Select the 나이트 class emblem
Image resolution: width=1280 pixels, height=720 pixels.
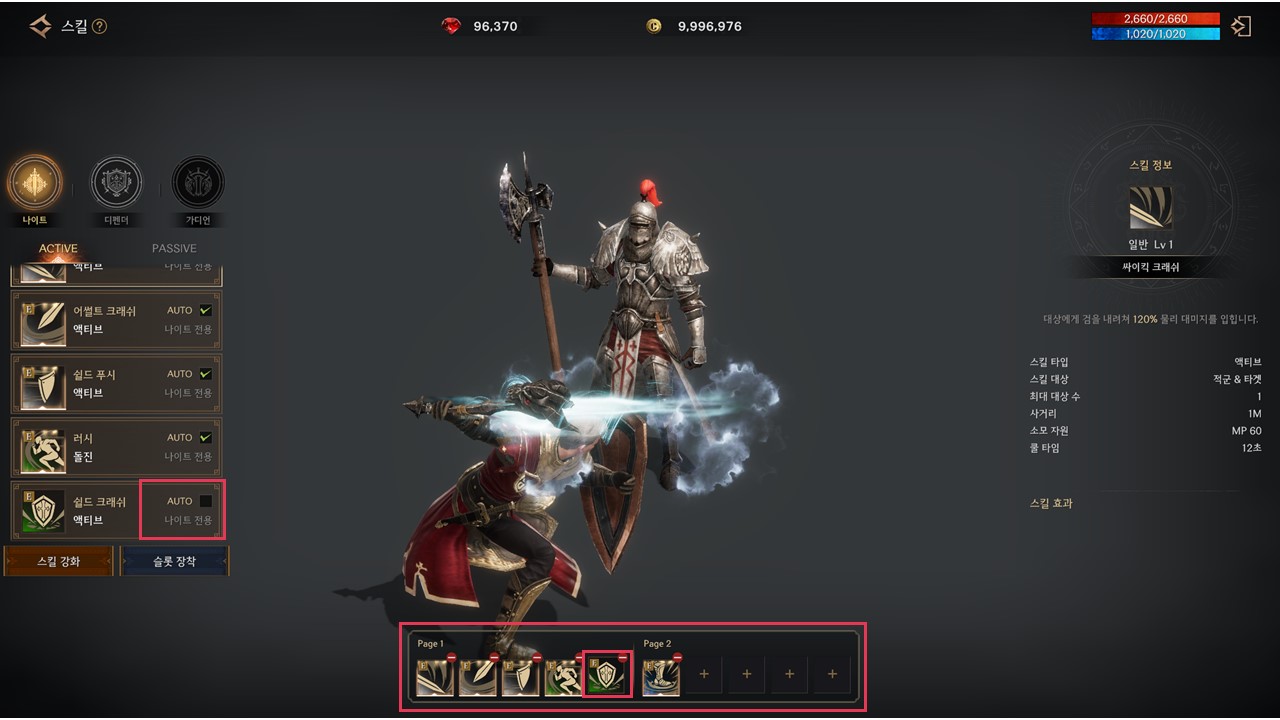click(34, 184)
